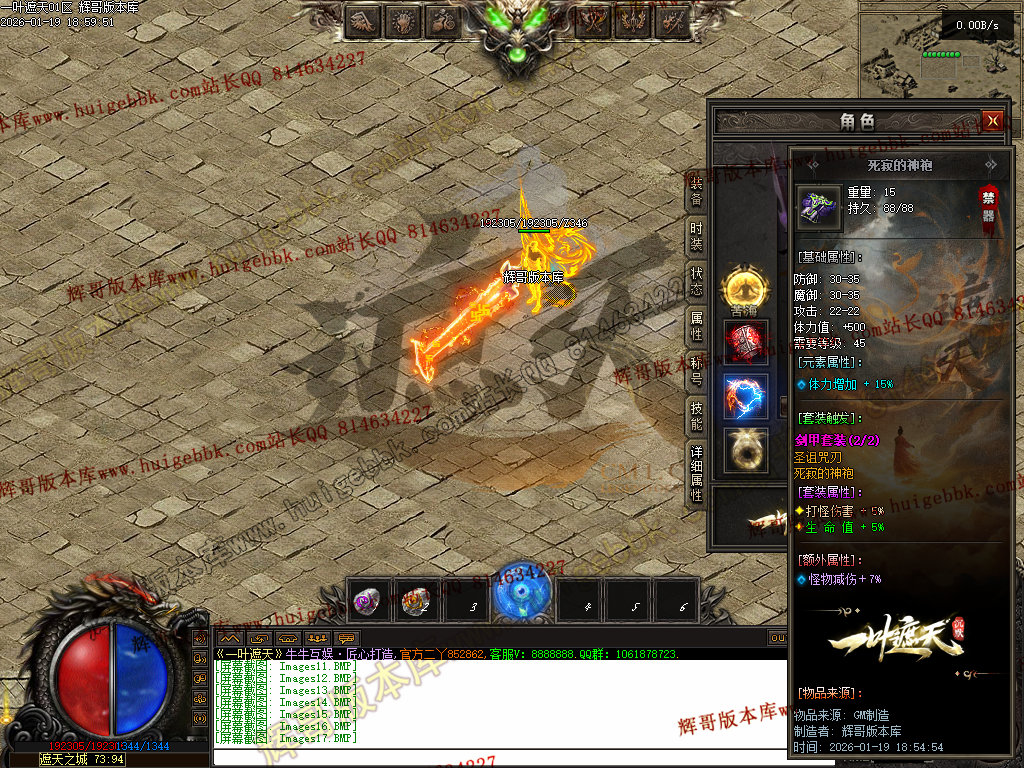Screen dimensions: 1024x768
Task: Open the 技能 skills tab
Action: tap(696, 416)
